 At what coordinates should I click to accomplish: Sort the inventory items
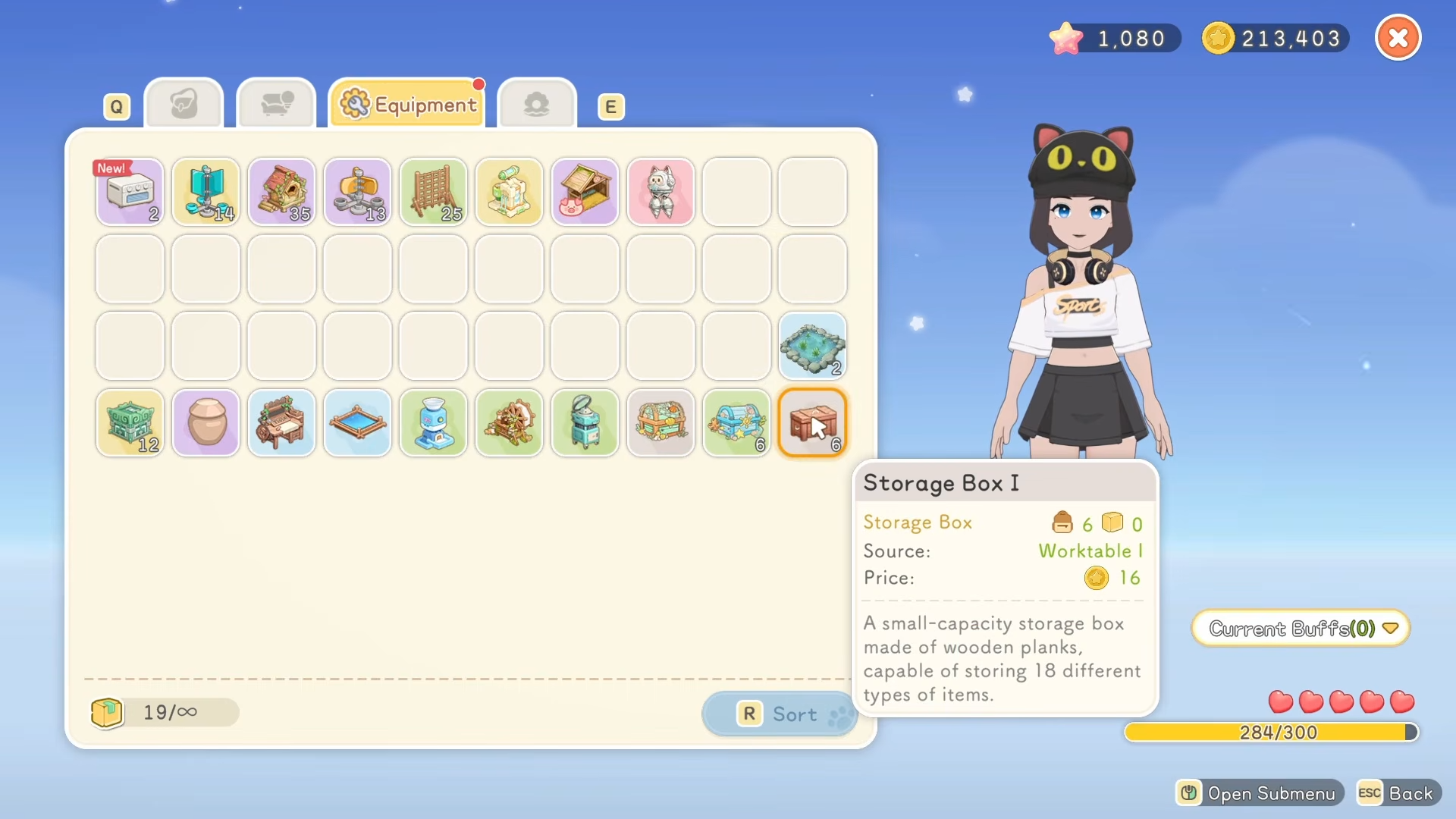pyautogui.click(x=780, y=714)
